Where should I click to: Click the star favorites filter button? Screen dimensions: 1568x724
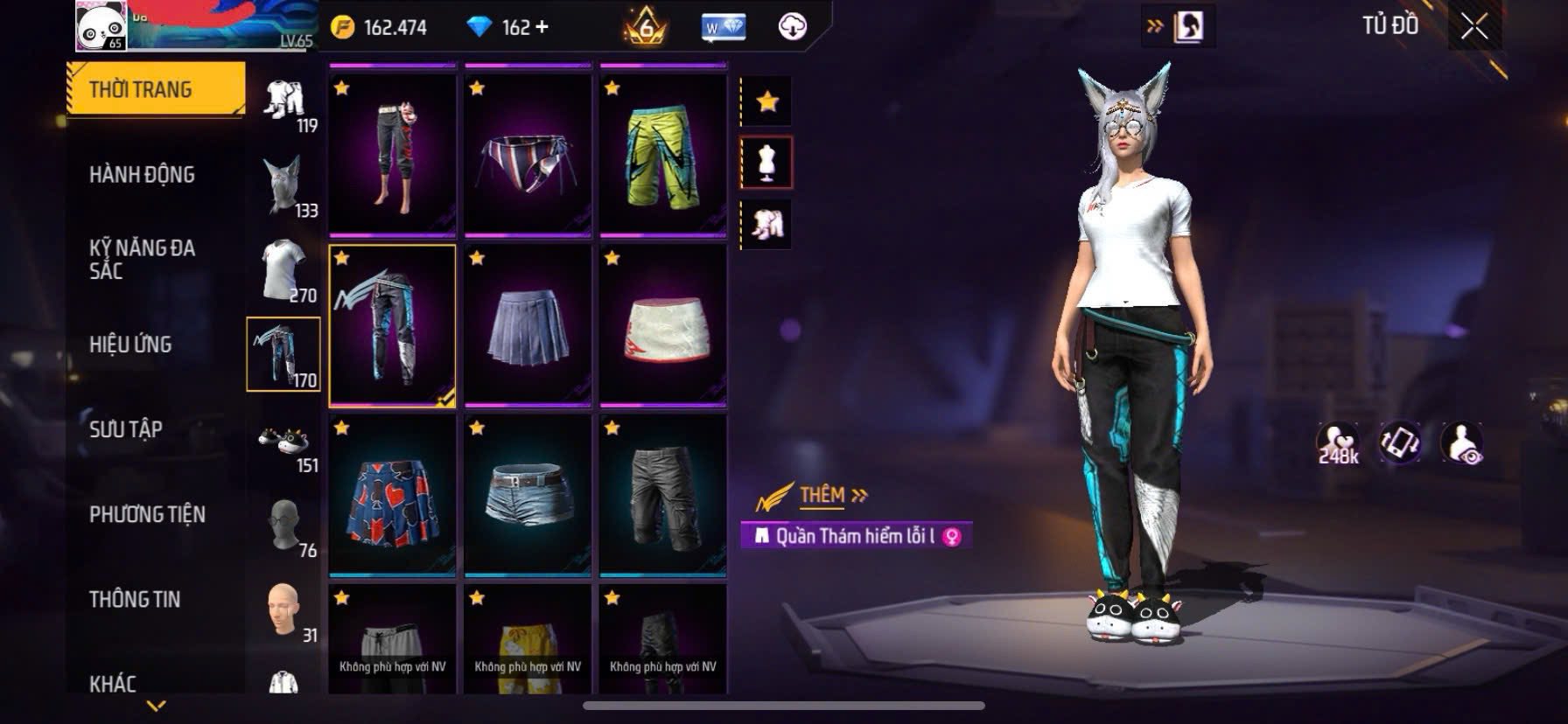(x=766, y=101)
